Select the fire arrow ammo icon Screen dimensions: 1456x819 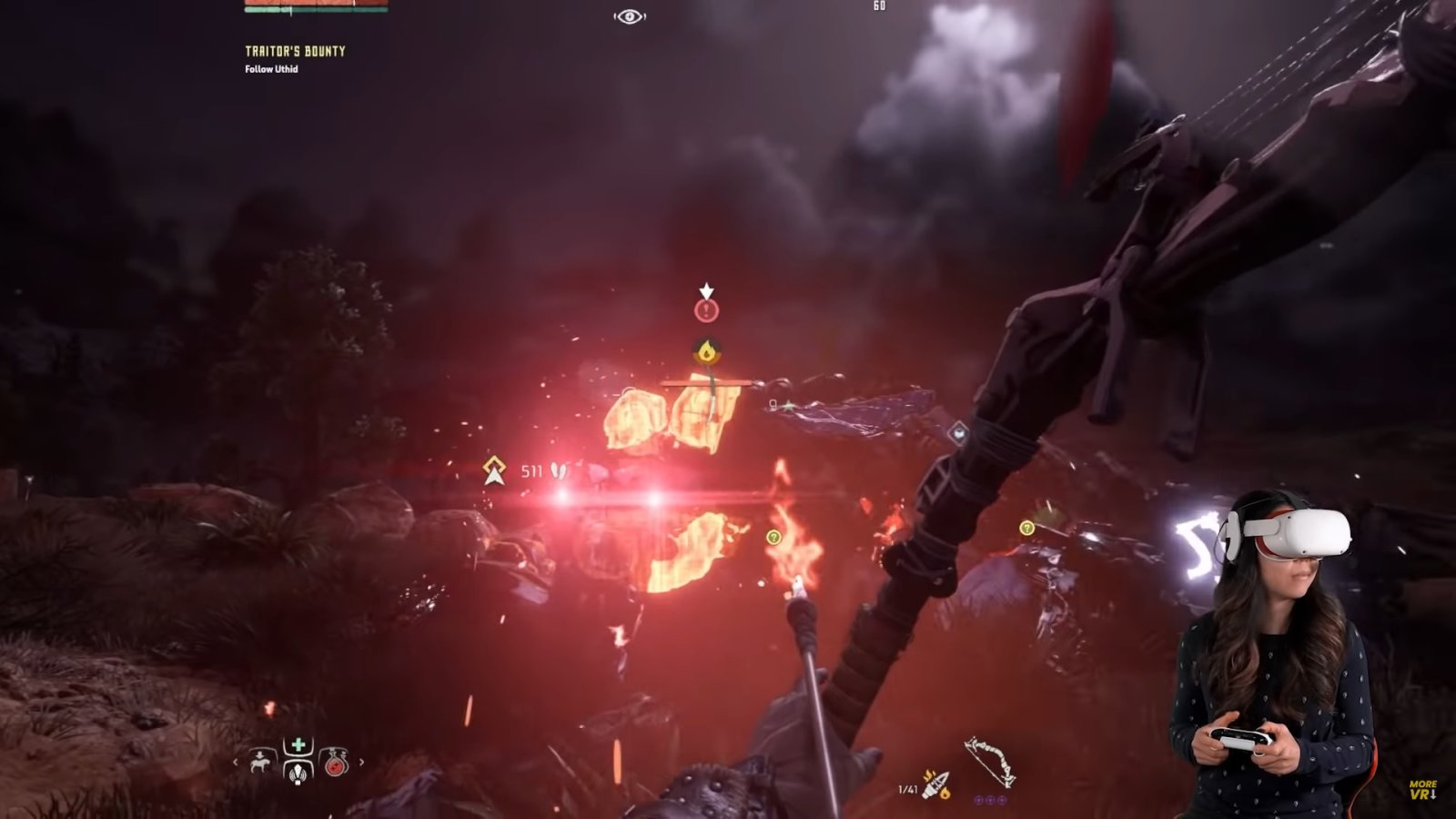[935, 784]
